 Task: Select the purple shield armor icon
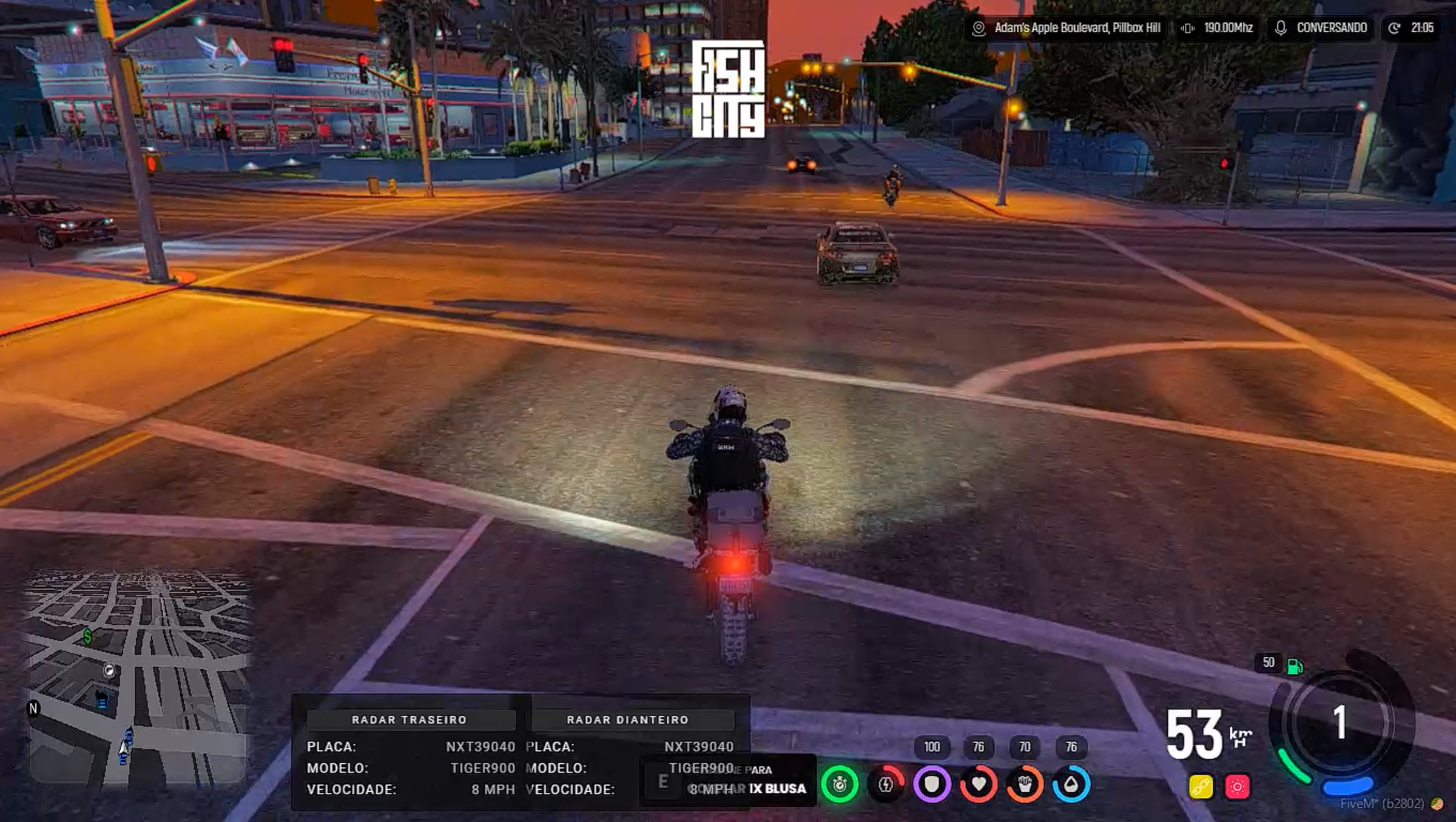932,785
